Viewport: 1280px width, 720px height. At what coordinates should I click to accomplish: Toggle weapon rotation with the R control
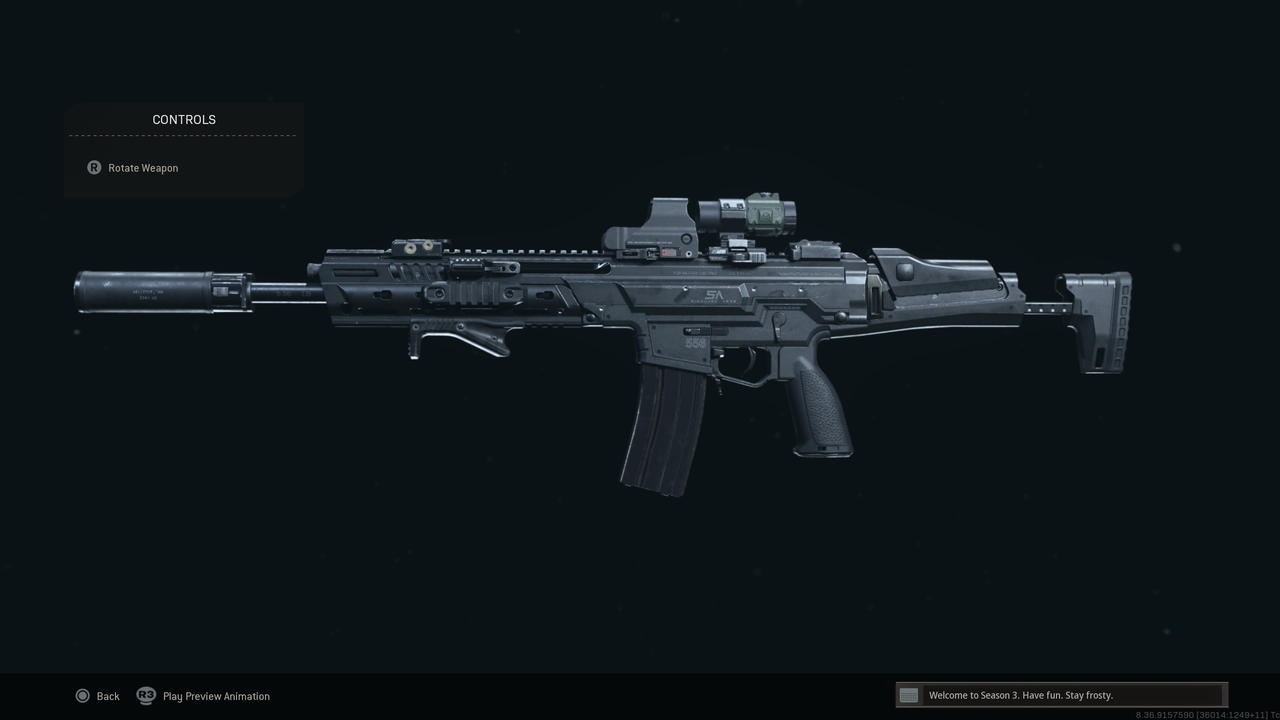(93, 167)
